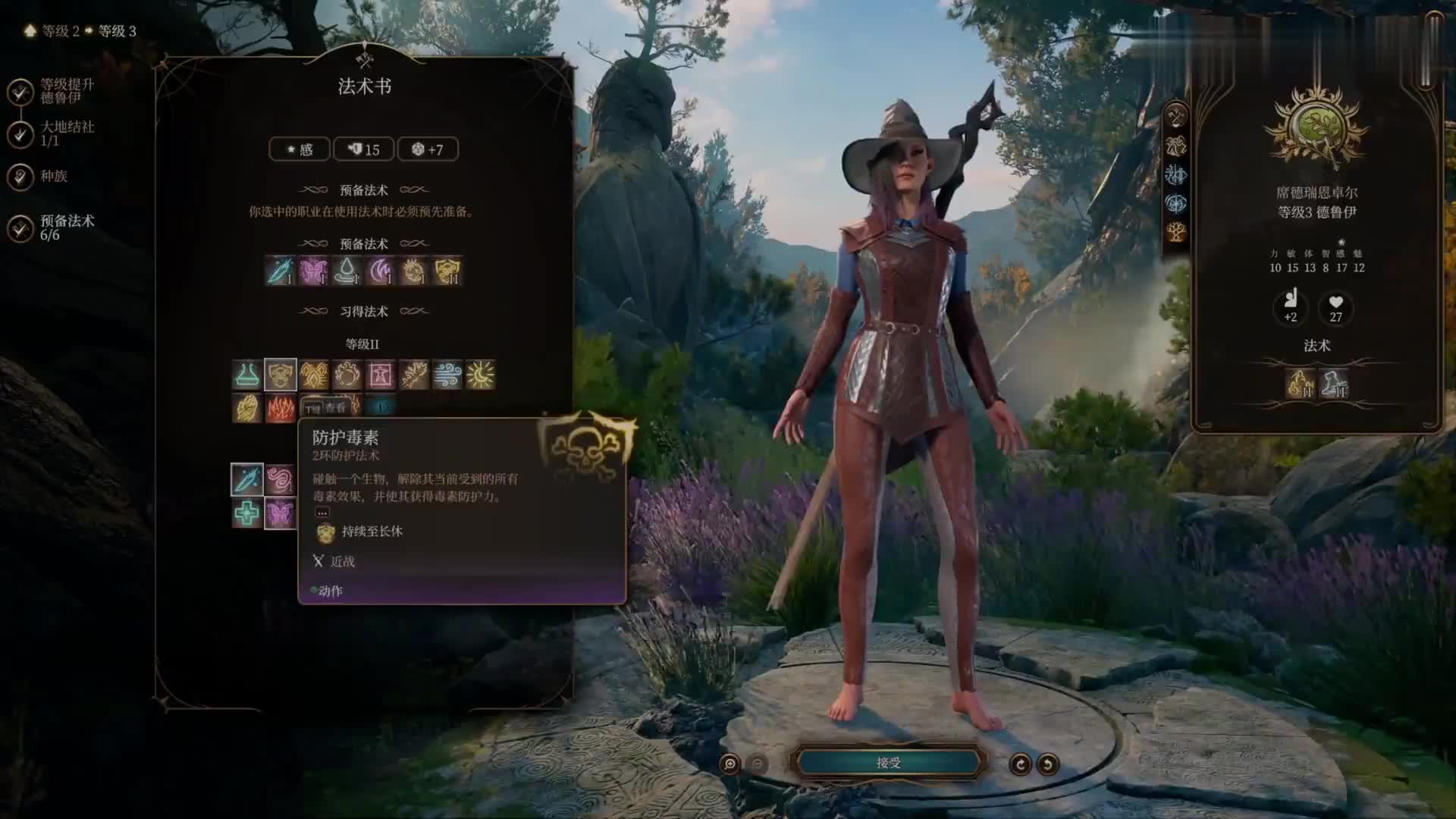The width and height of the screenshot is (1456, 819).
Task: Choose the green healing cross spell
Action: [246, 513]
